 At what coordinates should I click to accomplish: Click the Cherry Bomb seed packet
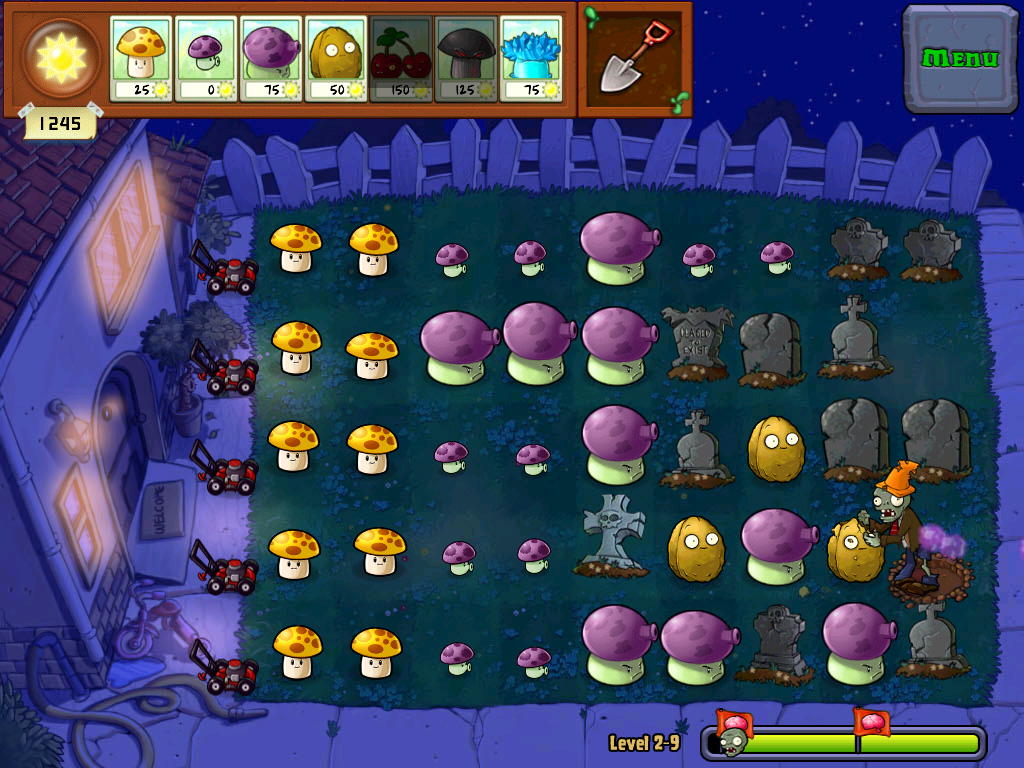click(x=401, y=58)
